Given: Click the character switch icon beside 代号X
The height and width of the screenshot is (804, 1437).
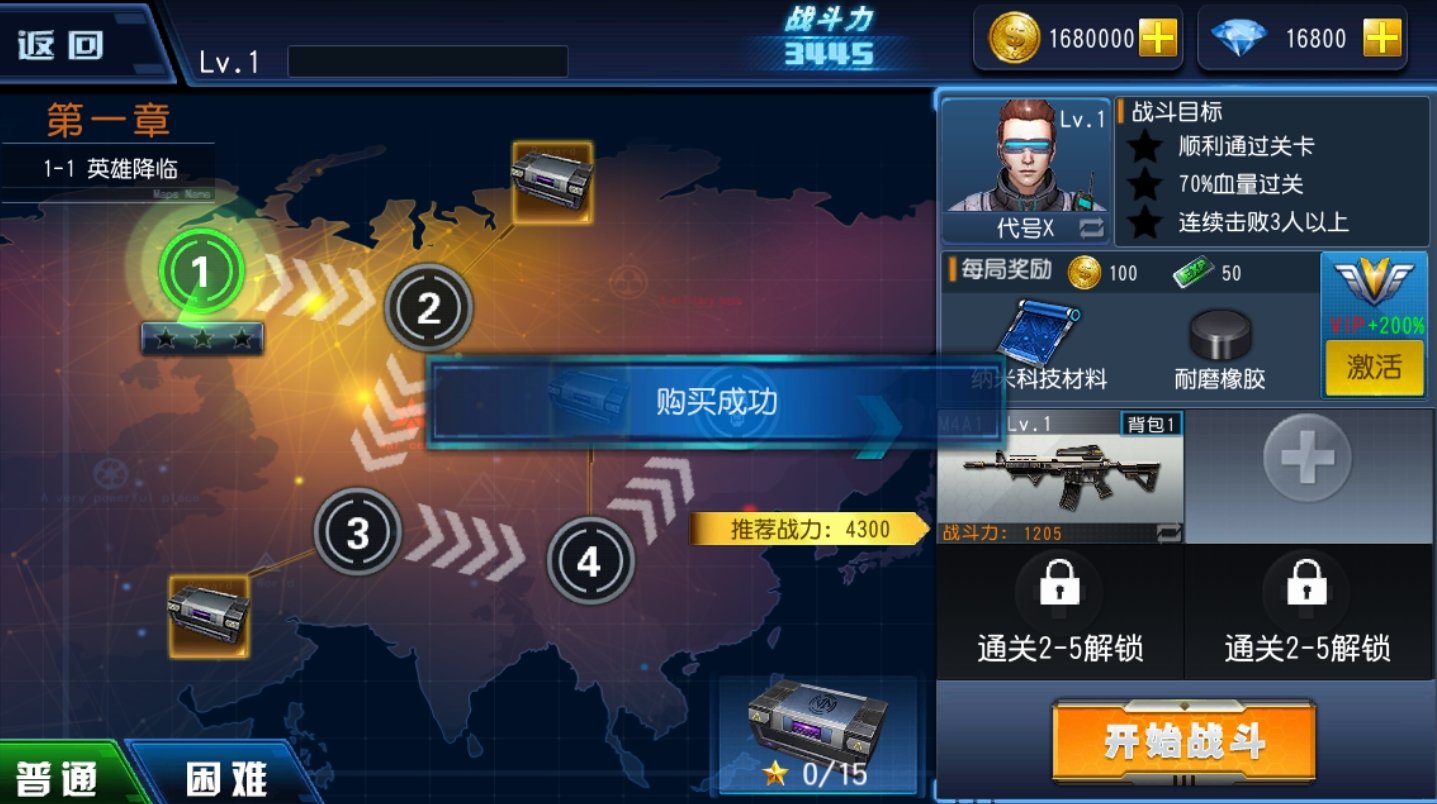Looking at the screenshot, I should pos(1092,228).
